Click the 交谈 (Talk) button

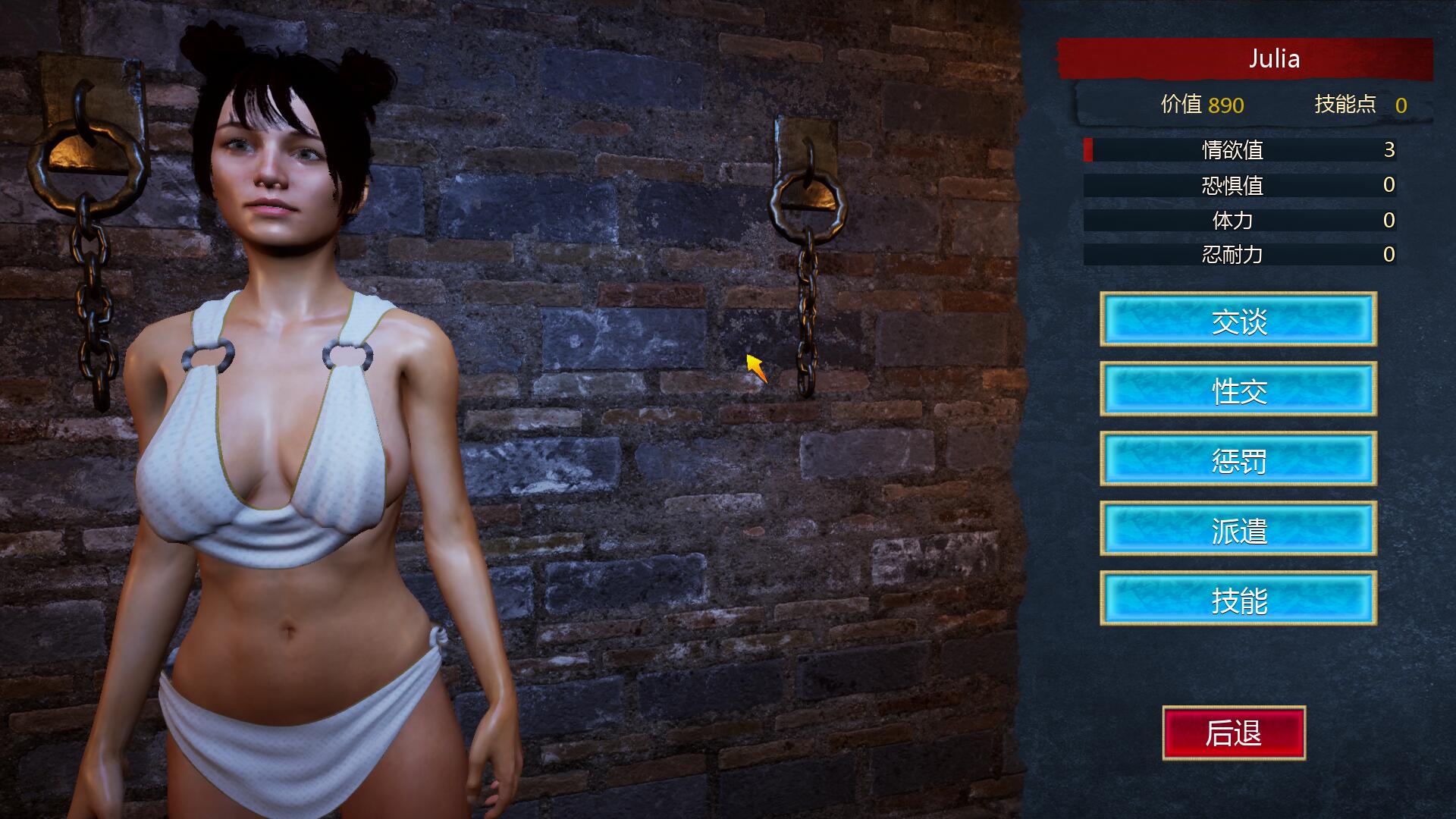tap(1238, 322)
